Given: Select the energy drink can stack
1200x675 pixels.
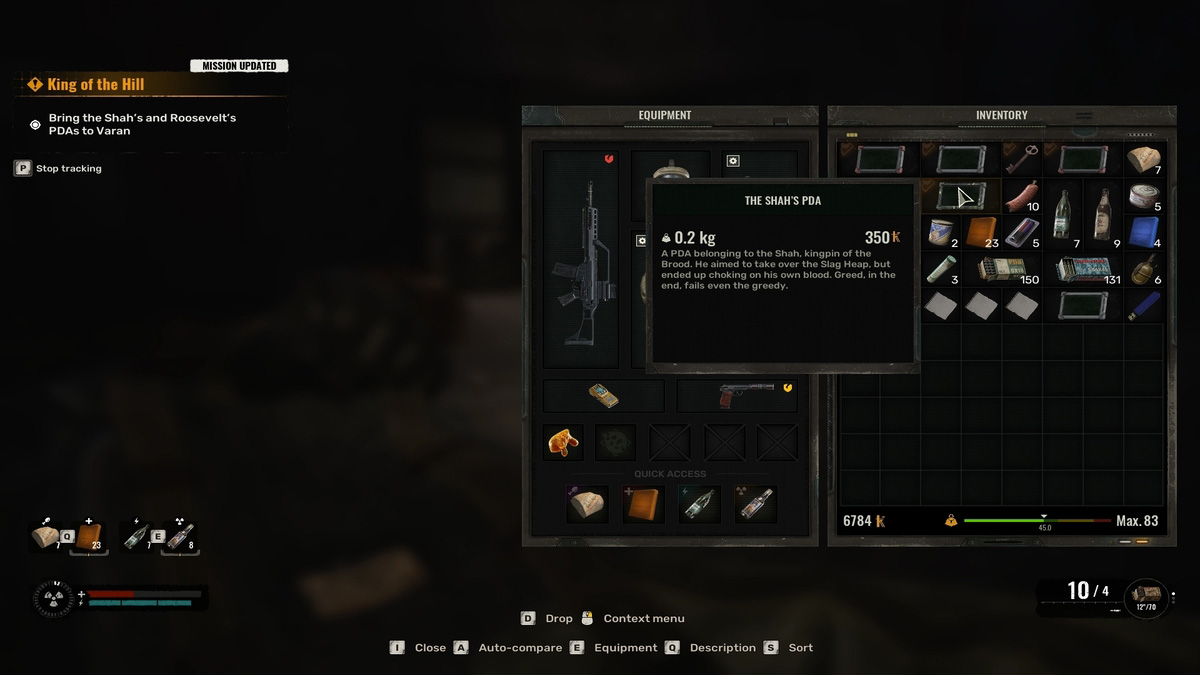Looking at the screenshot, I should (x=1021, y=233).
